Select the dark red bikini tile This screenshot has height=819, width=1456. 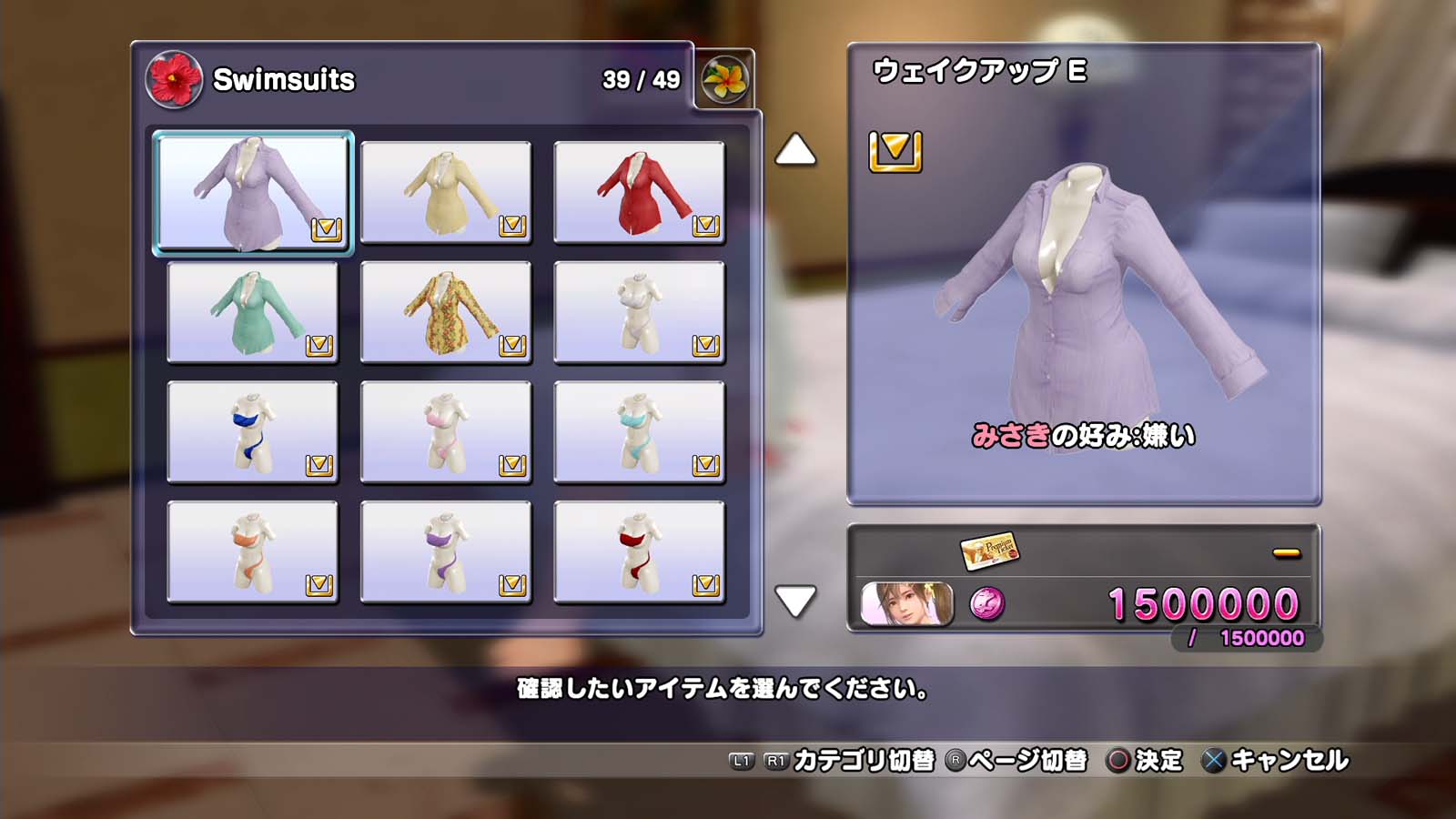click(639, 552)
